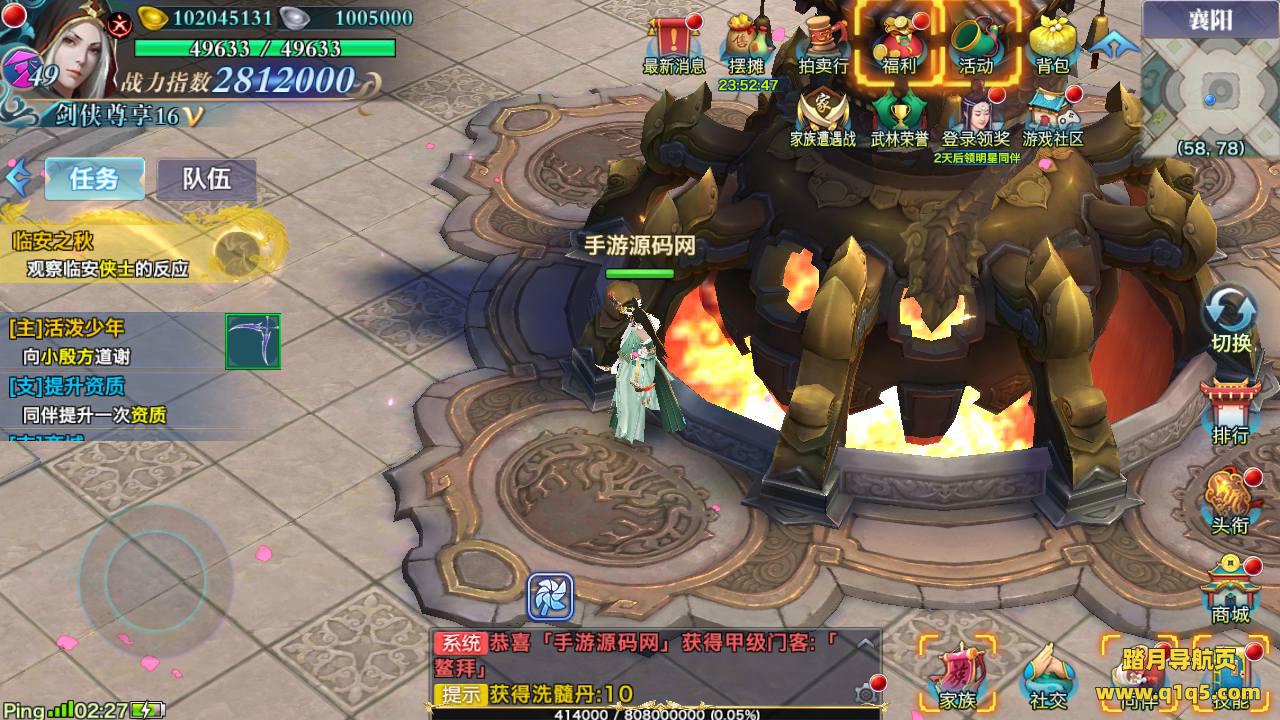Viewport: 1280px width, 720px height.
Task: Open the 摆摊 stall icon
Action: click(746, 45)
